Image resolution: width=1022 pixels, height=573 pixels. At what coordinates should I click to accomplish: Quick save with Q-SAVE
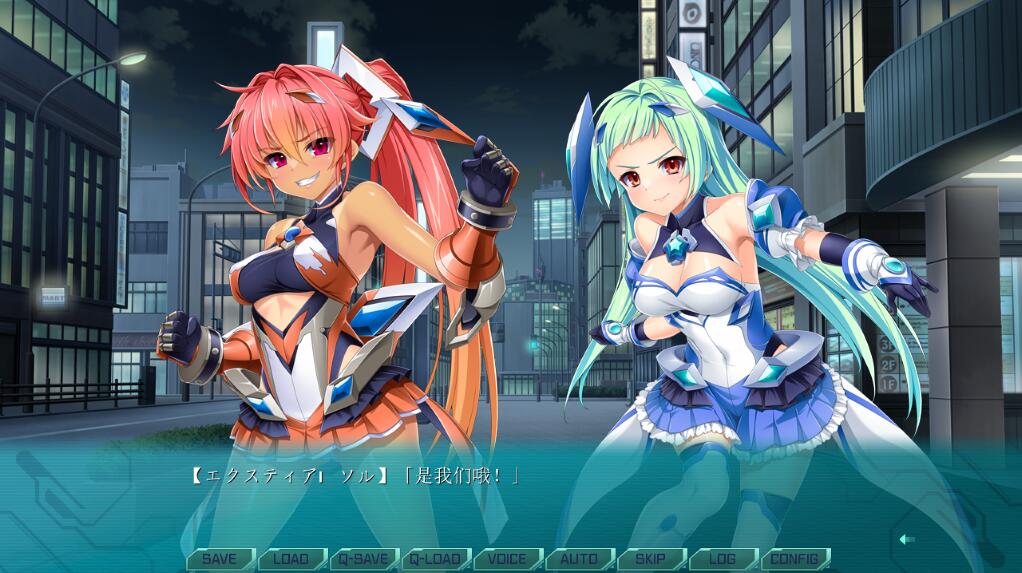click(364, 559)
